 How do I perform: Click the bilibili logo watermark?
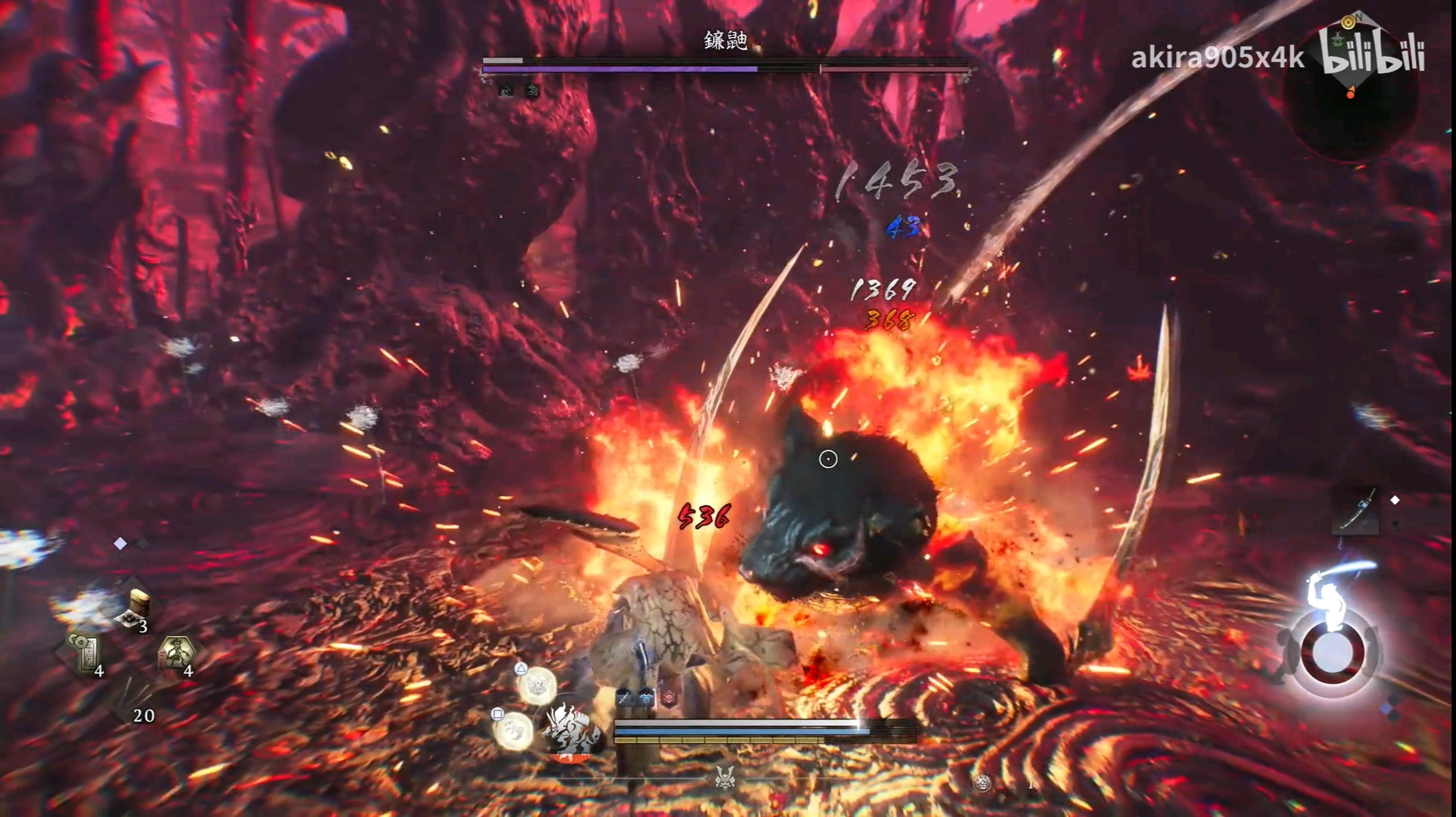(x=1371, y=53)
